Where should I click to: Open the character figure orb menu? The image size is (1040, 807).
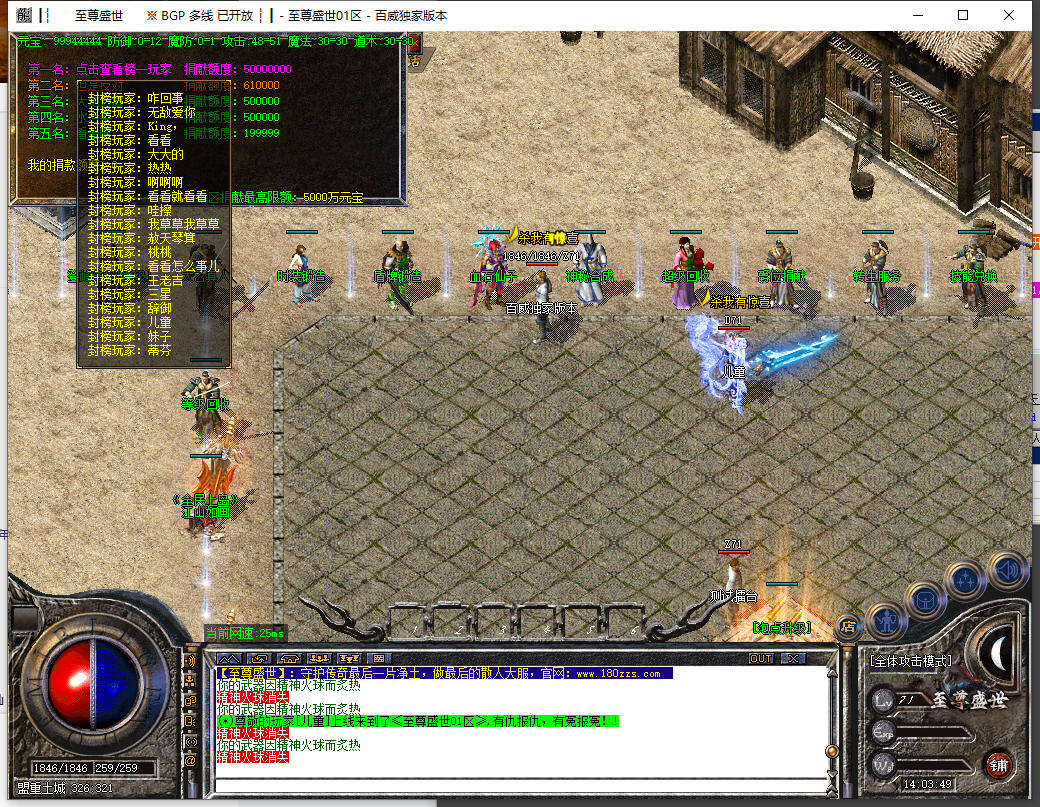(886, 621)
